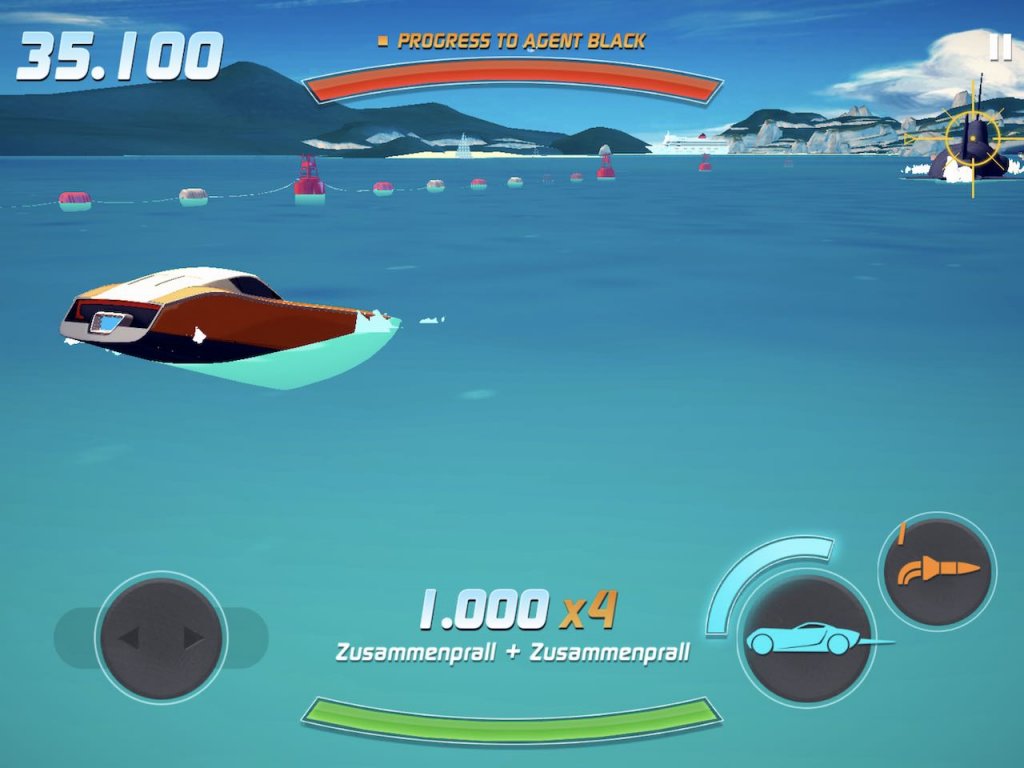The height and width of the screenshot is (768, 1024).
Task: Activate the car transformation button
Action: (807, 638)
